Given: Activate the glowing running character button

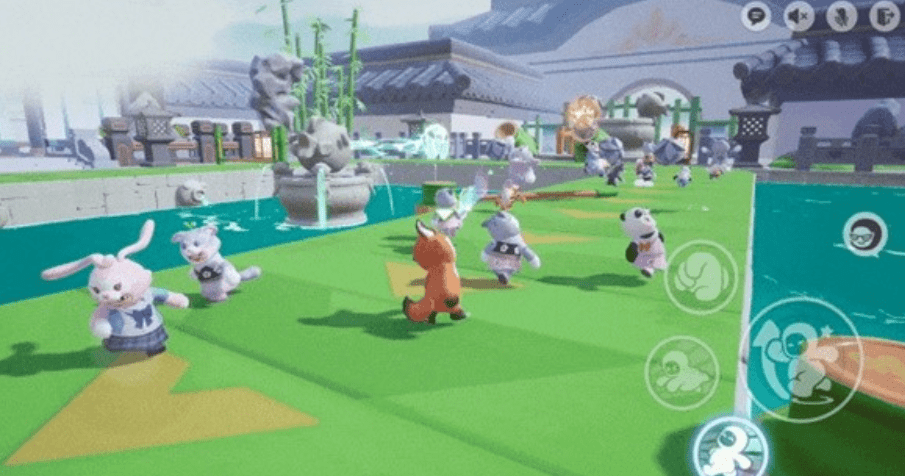Looking at the screenshot, I should pyautogui.click(x=729, y=447).
